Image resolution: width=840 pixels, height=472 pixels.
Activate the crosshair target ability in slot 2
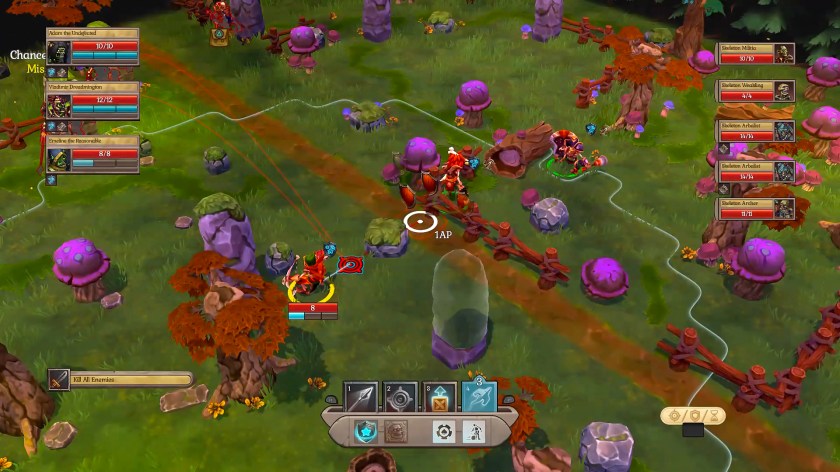[x=401, y=397]
